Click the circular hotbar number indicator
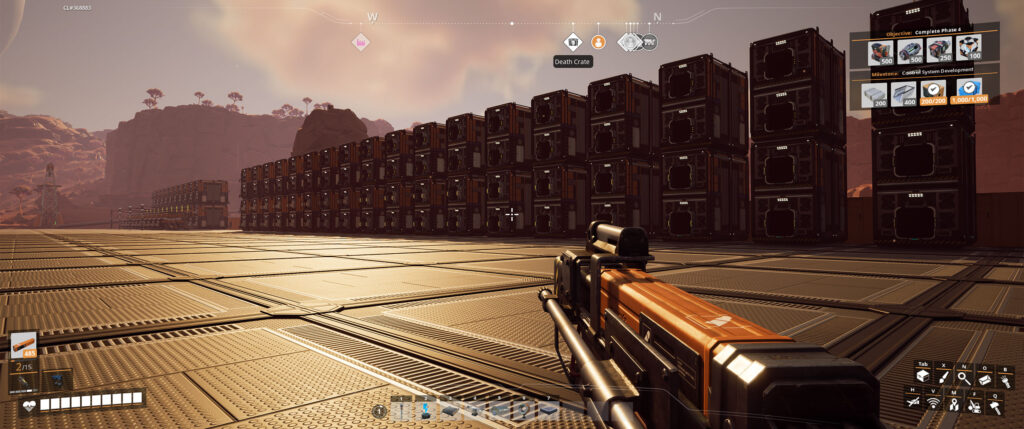This screenshot has height=429, width=1024. tap(380, 411)
